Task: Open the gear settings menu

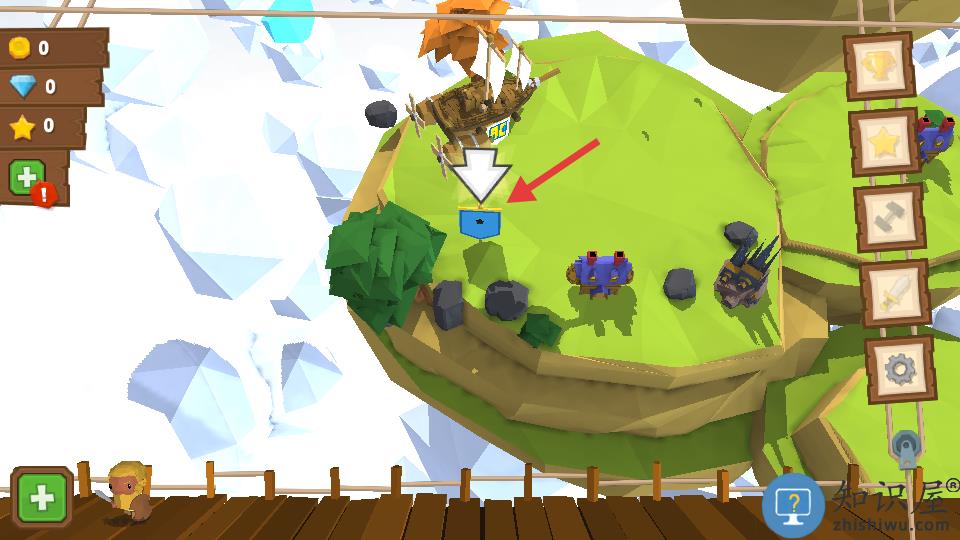Action: tap(901, 370)
